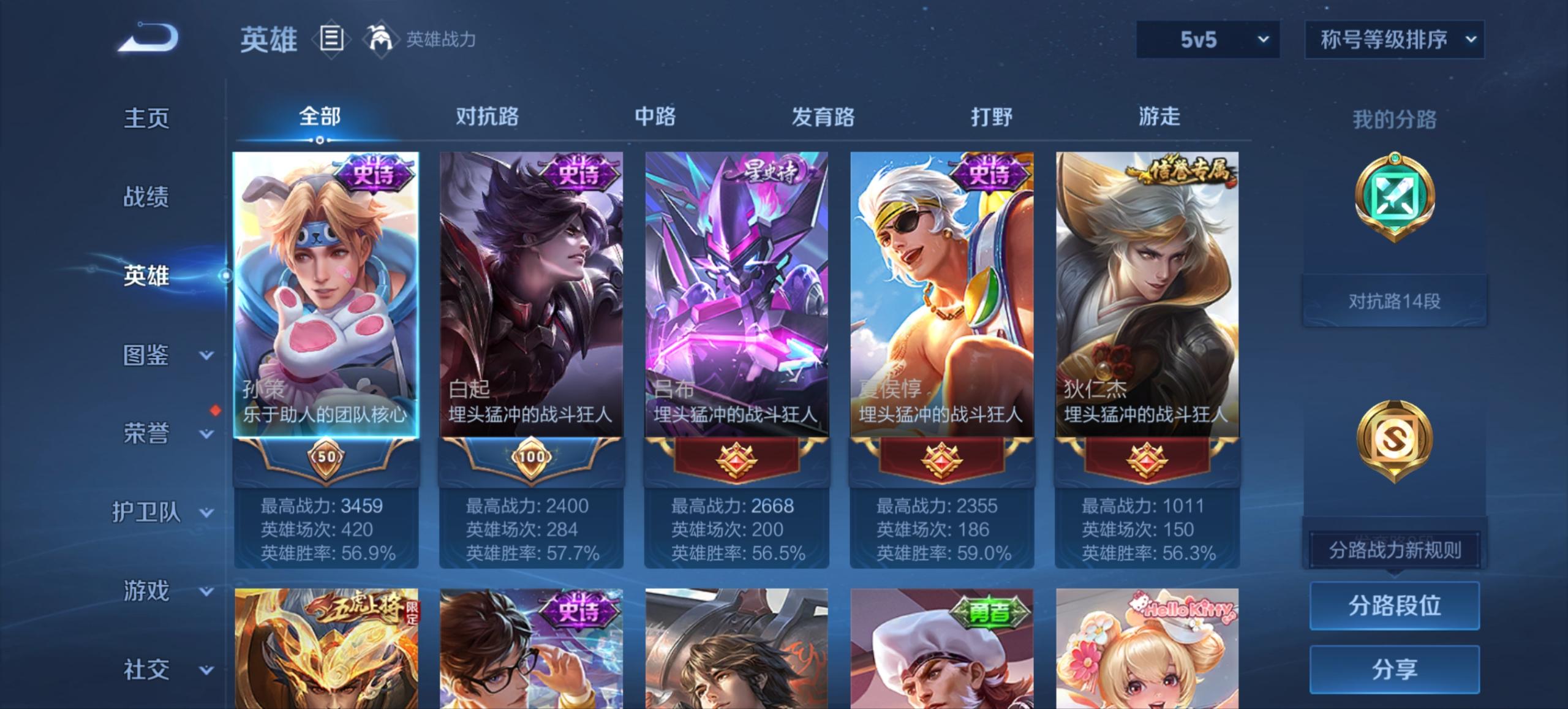Open the hero list view icon beside 英雄

pyautogui.click(x=331, y=39)
